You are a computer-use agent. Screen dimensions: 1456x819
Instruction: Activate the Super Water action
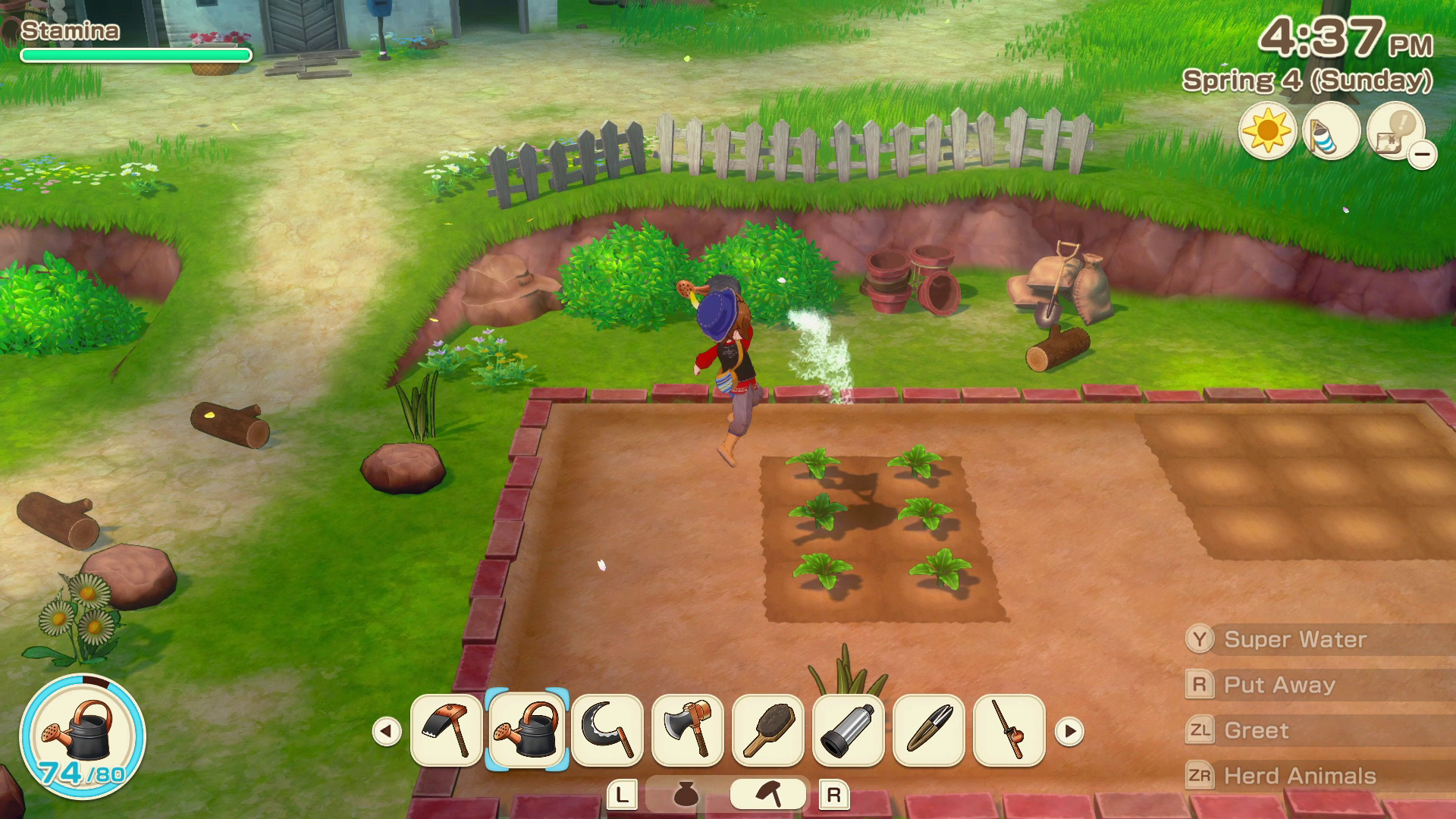1289,639
